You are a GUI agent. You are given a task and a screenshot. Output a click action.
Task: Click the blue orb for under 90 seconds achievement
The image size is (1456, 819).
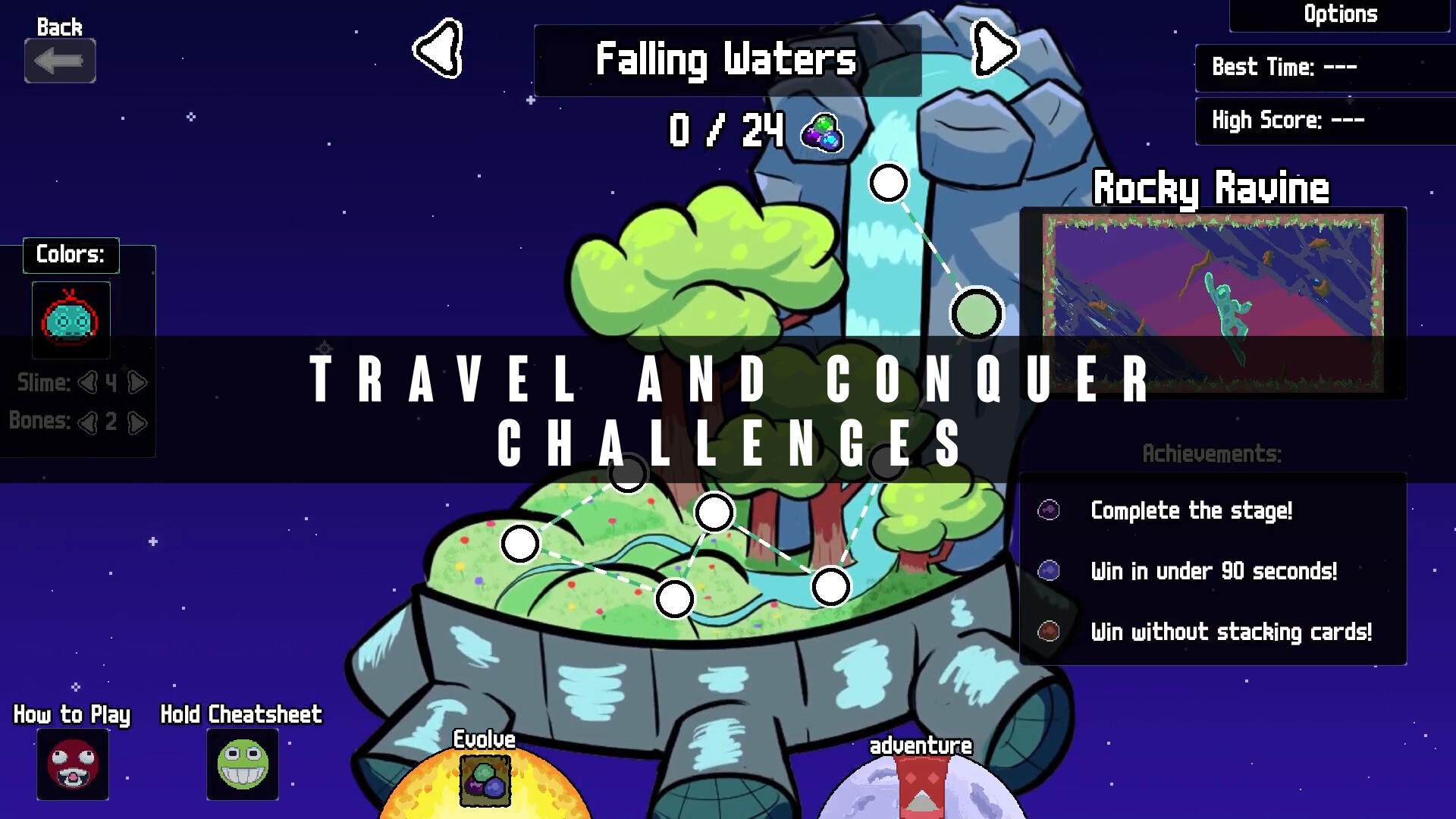(x=1048, y=571)
